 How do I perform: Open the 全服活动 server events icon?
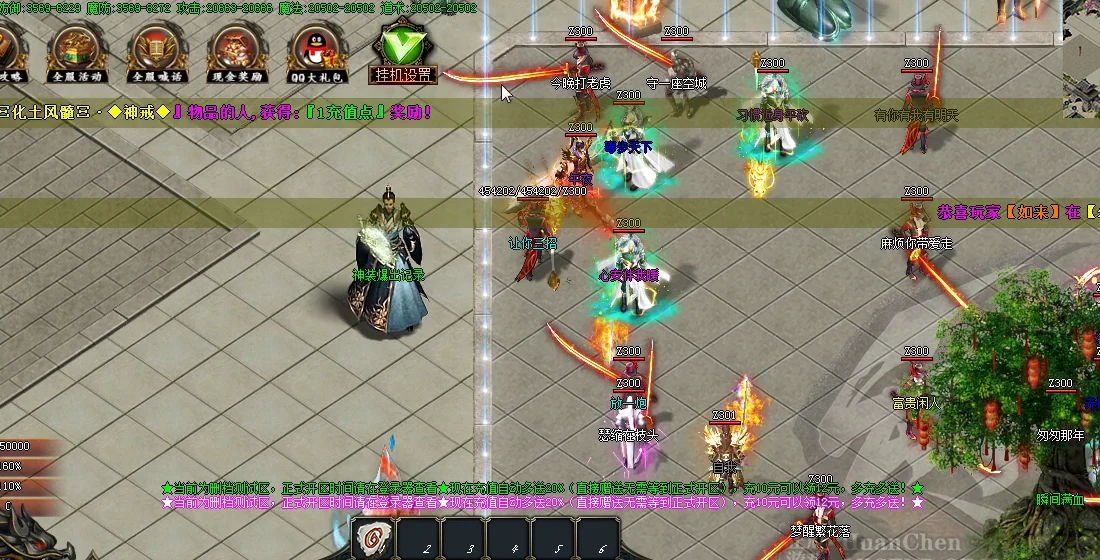point(79,50)
